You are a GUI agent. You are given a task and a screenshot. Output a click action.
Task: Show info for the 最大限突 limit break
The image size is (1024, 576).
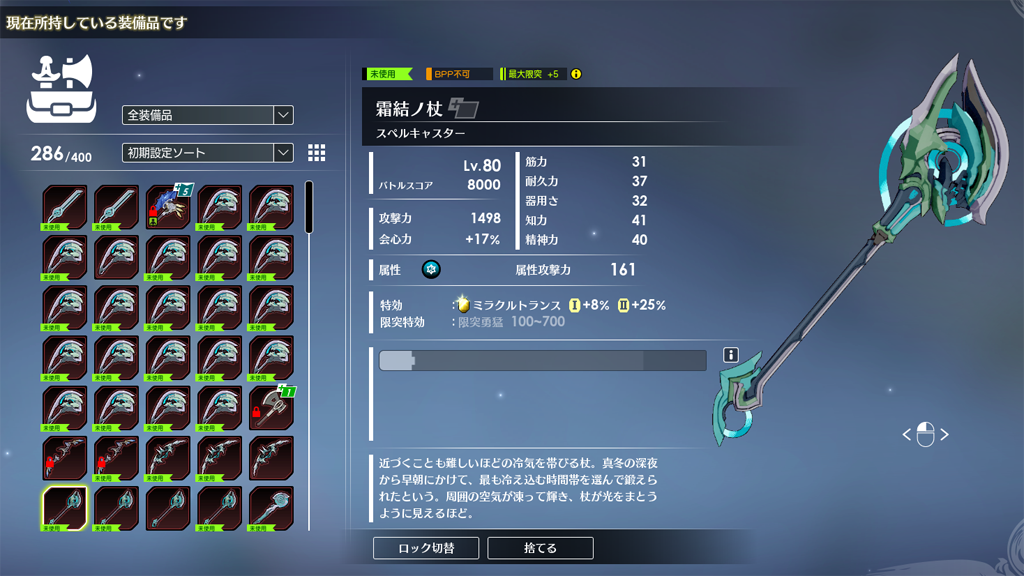click(575, 74)
